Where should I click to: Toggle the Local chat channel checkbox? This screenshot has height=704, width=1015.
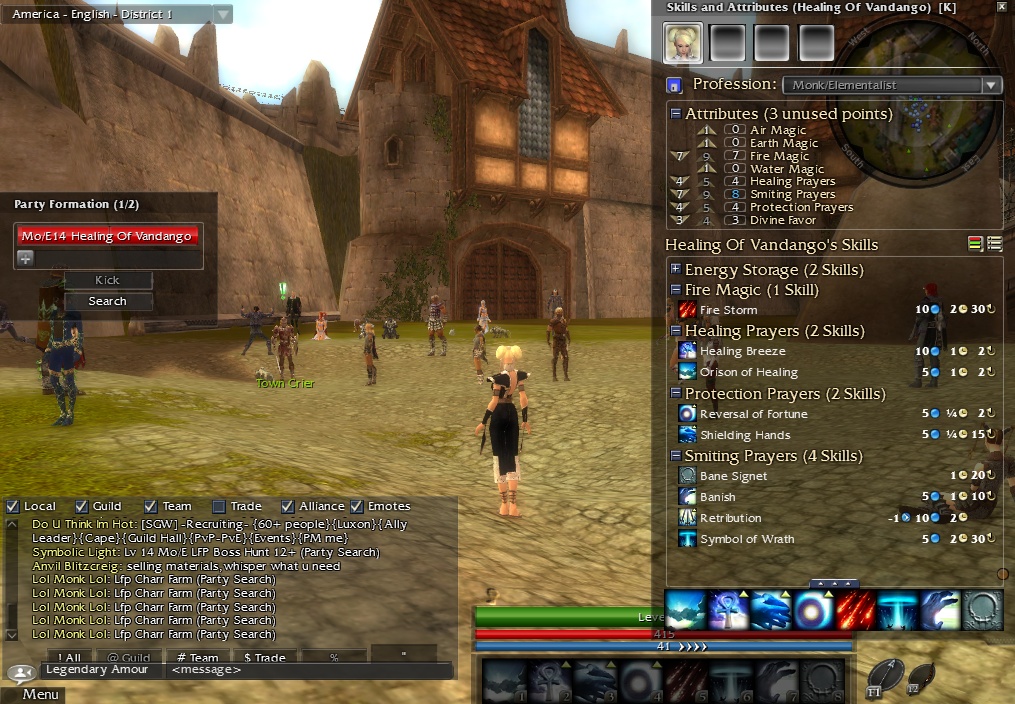point(13,506)
